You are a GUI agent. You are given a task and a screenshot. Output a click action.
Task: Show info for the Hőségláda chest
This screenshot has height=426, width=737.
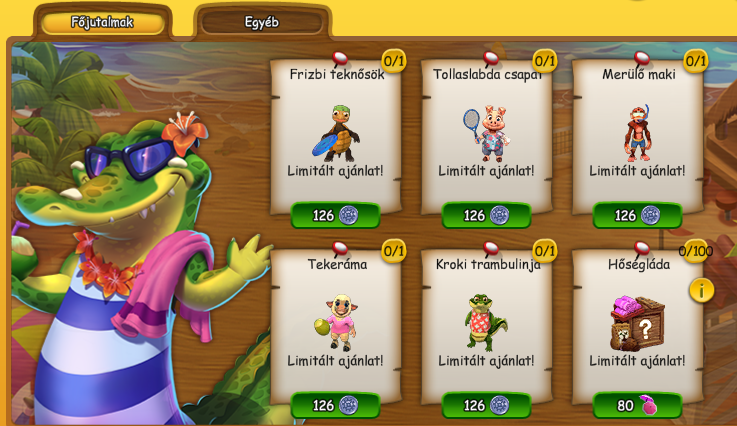pyautogui.click(x=701, y=290)
